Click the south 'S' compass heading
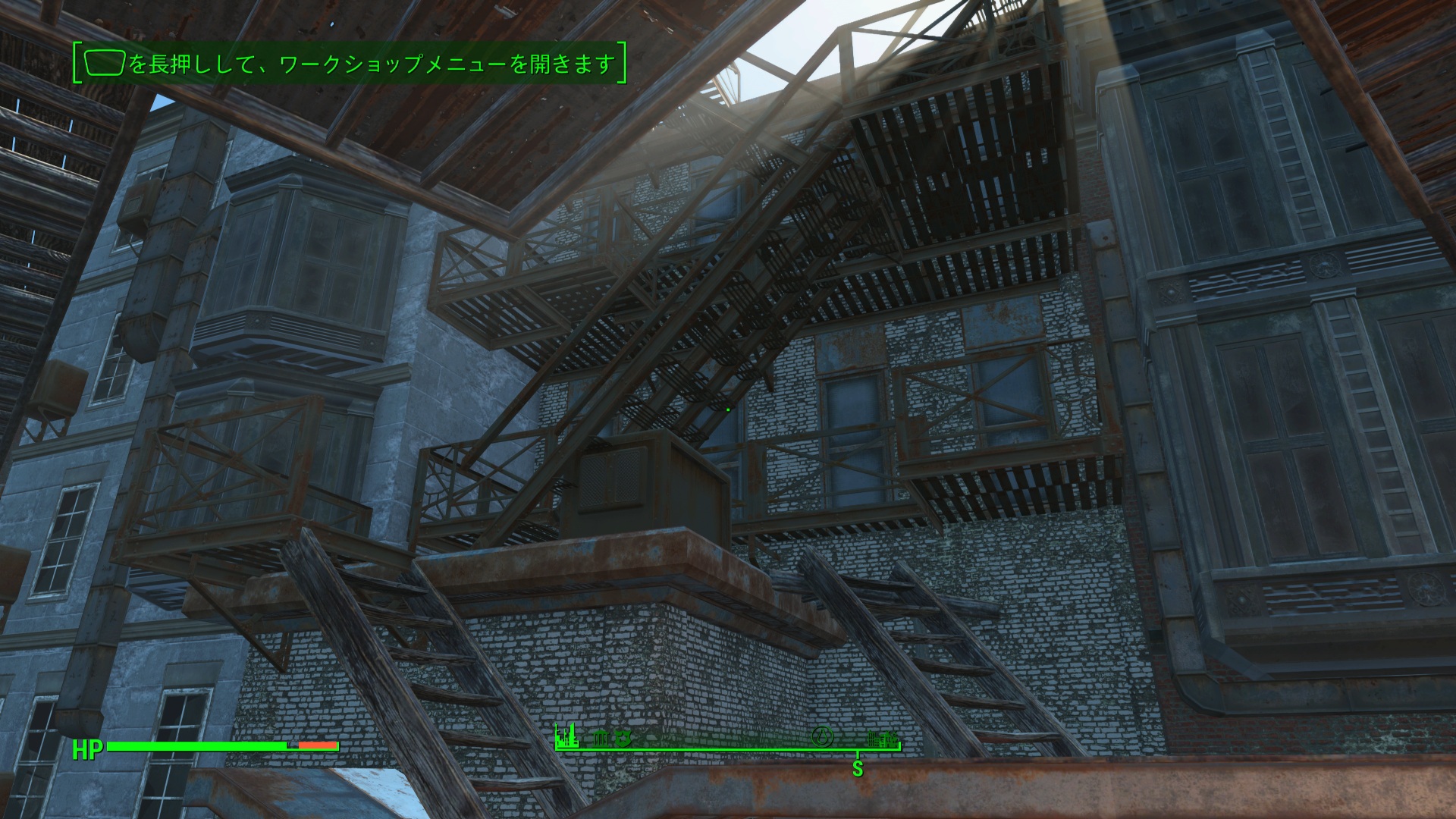1456x819 pixels. pos(858,768)
